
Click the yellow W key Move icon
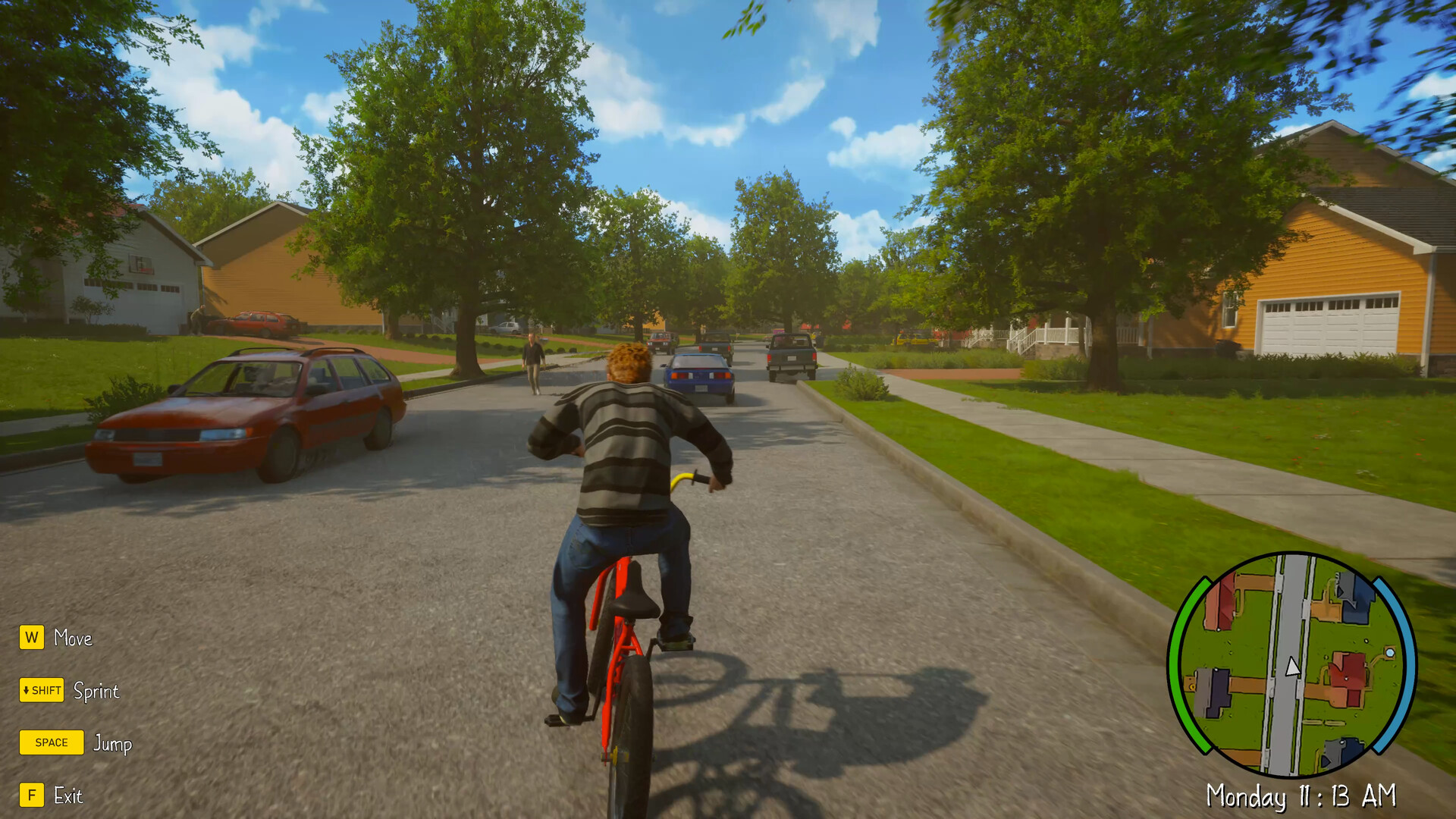point(31,639)
